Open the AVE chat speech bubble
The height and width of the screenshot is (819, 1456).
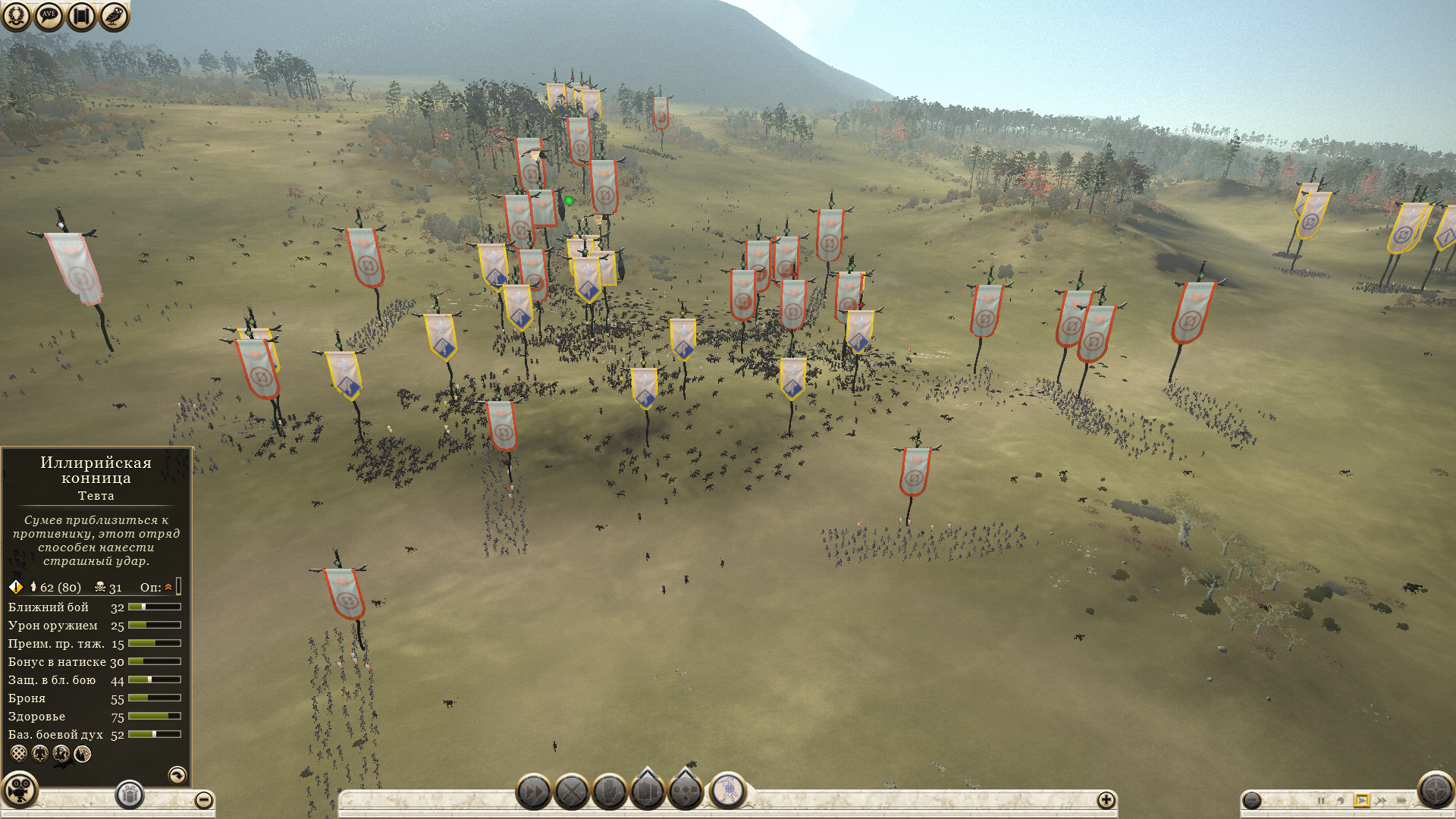(49, 16)
